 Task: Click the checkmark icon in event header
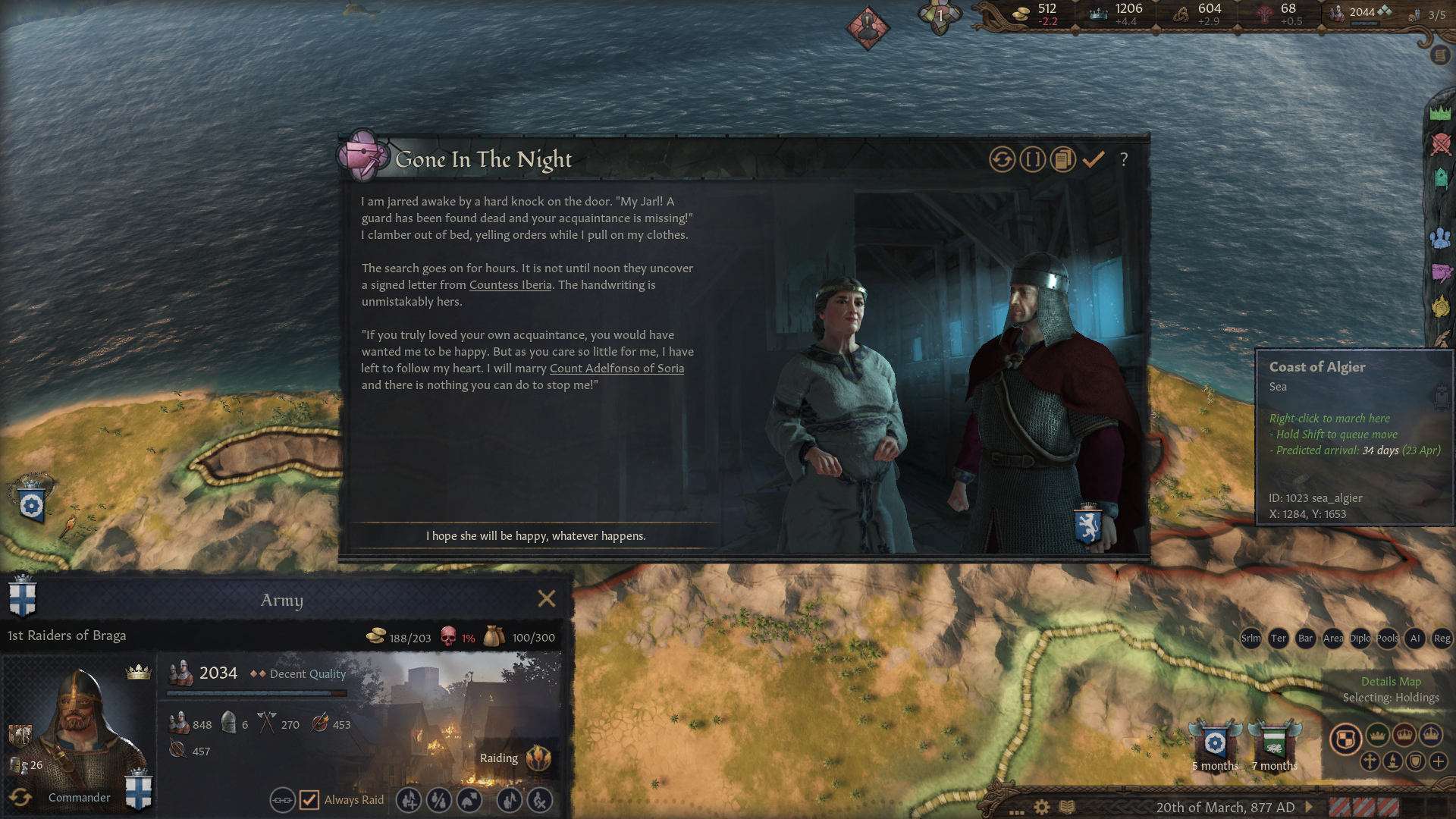click(x=1093, y=159)
